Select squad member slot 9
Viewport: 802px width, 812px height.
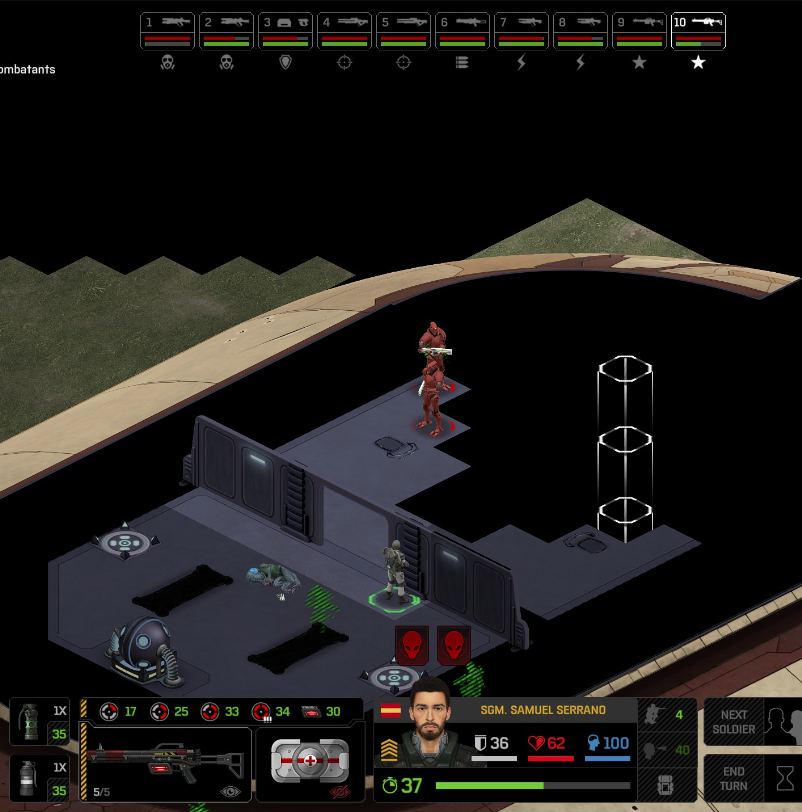639,31
